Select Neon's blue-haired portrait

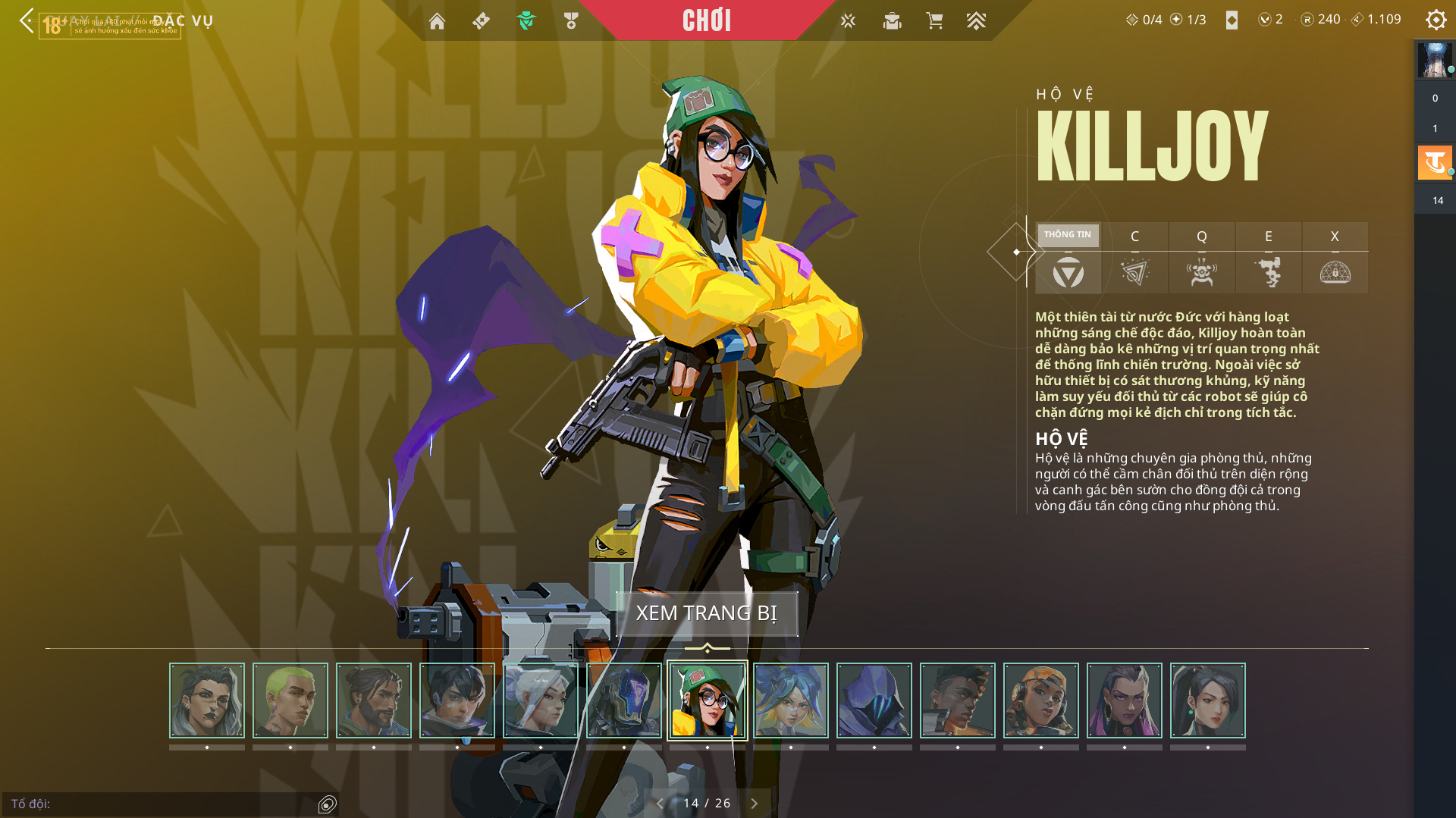pyautogui.click(x=791, y=700)
